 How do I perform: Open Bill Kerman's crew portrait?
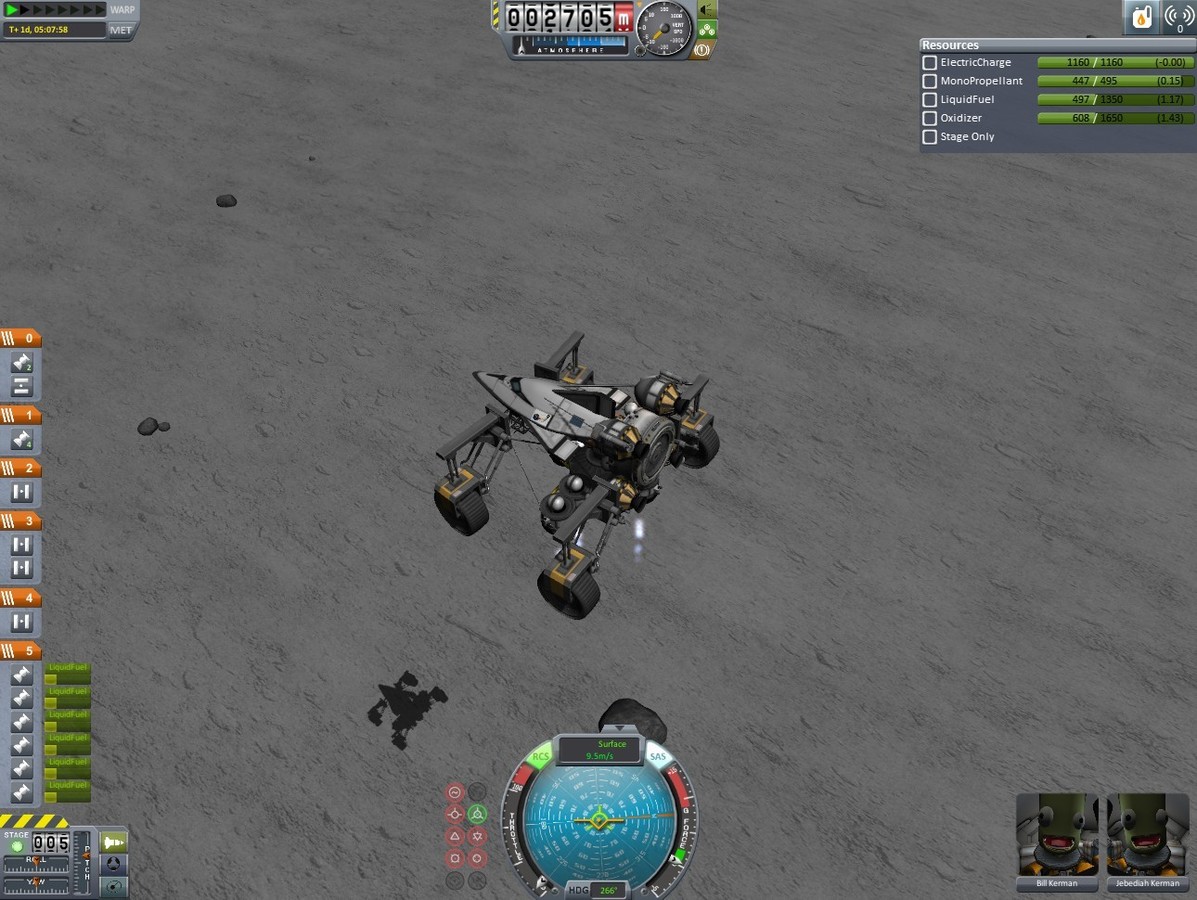[x=1056, y=836]
